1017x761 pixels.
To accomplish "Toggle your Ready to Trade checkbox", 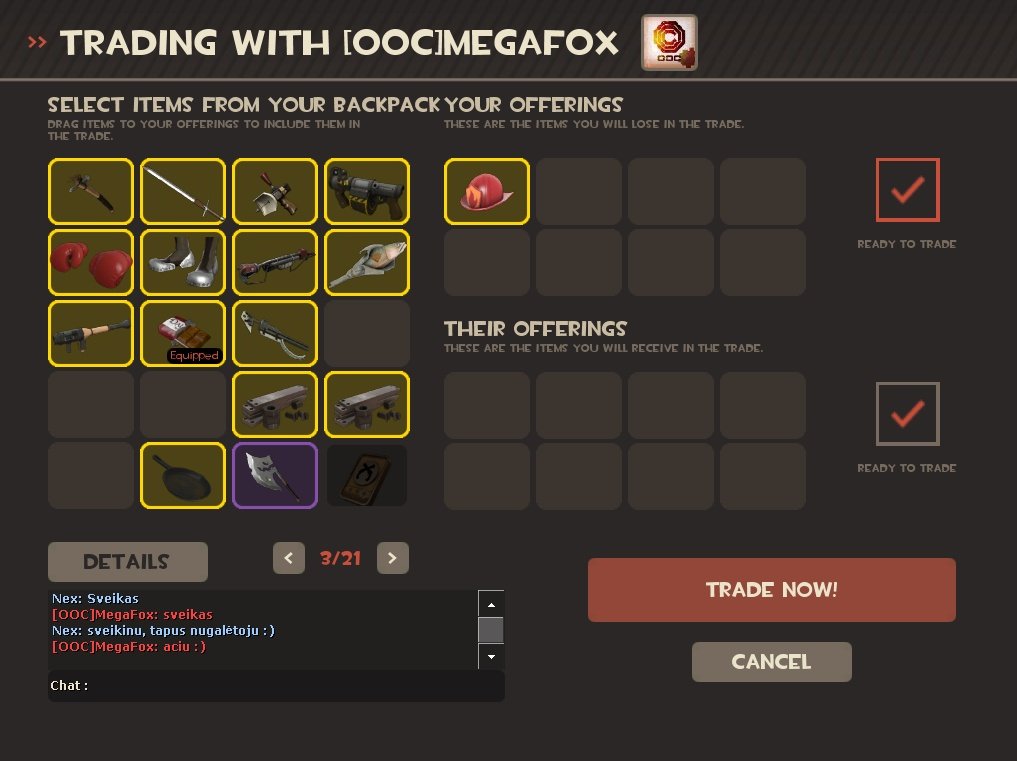I will click(907, 190).
